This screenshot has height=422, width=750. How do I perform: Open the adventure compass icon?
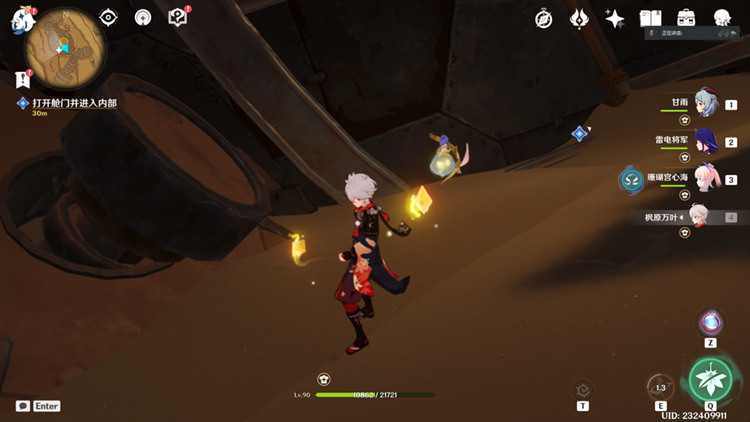[x=544, y=19]
